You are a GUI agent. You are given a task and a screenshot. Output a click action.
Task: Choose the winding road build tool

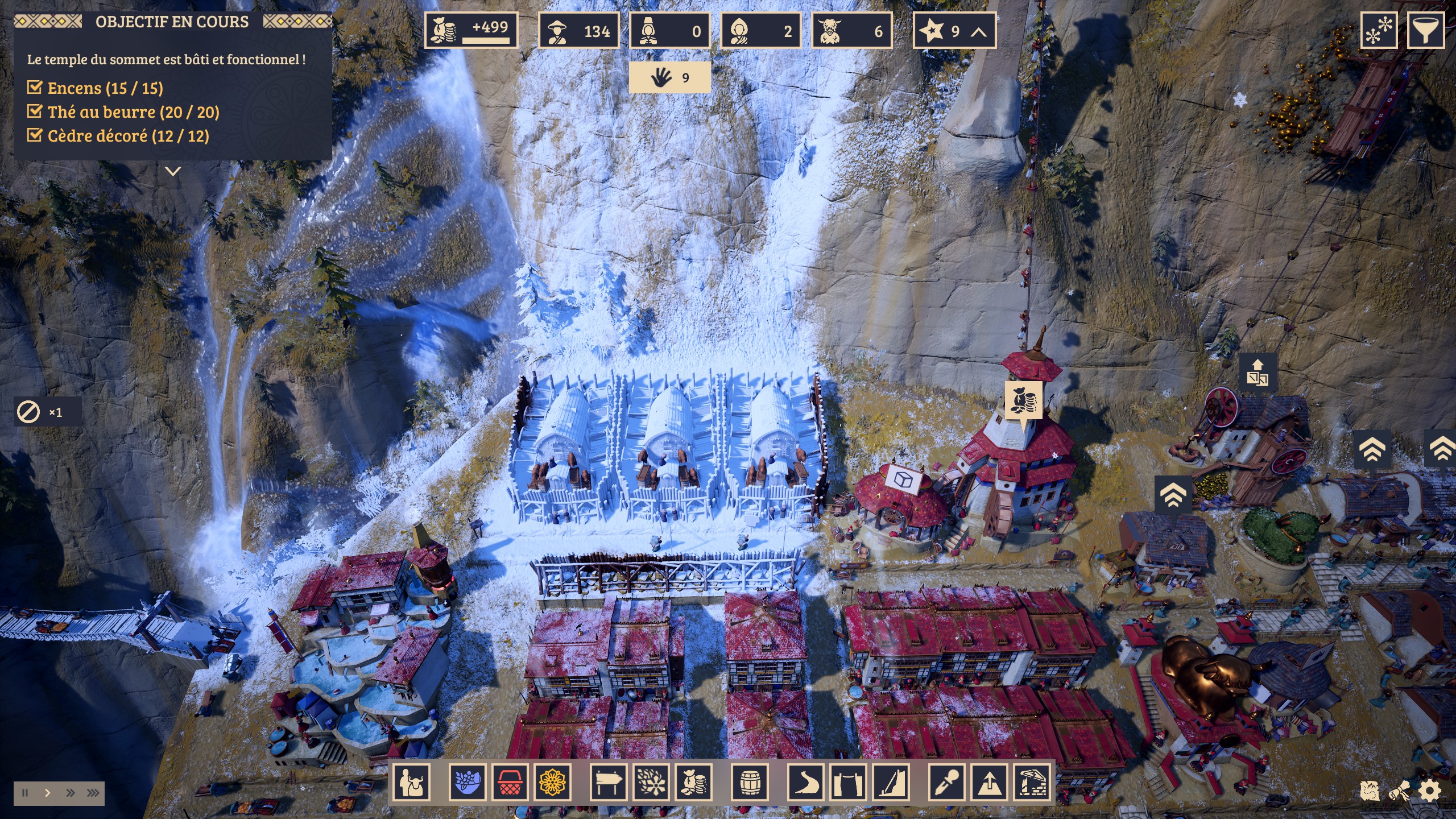(x=806, y=783)
